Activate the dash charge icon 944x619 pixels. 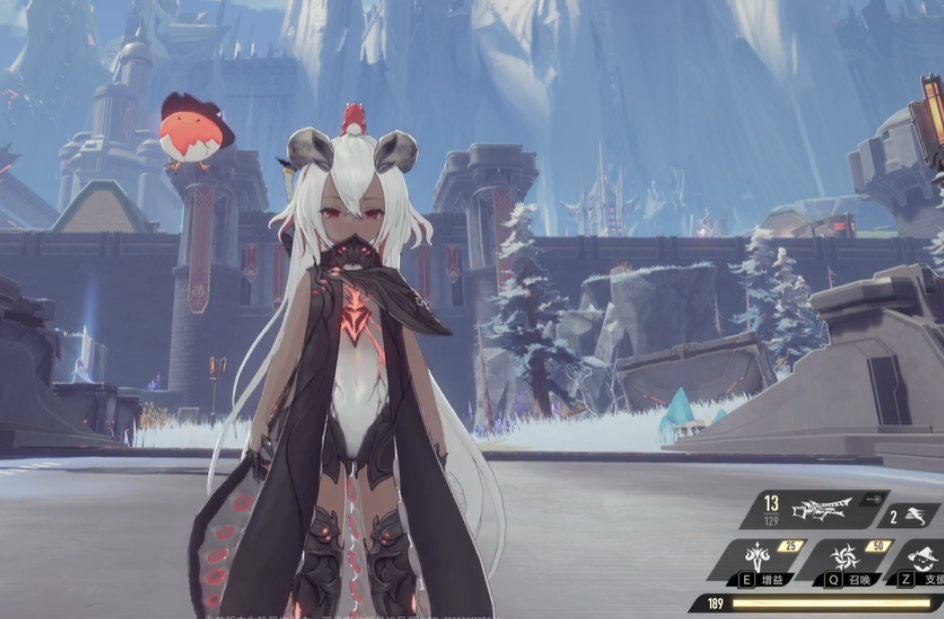tap(918, 516)
